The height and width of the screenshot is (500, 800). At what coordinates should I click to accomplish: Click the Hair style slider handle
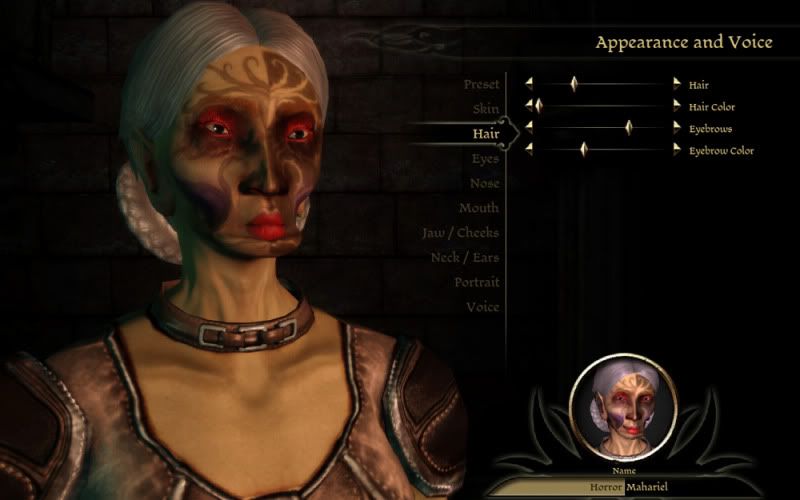574,84
